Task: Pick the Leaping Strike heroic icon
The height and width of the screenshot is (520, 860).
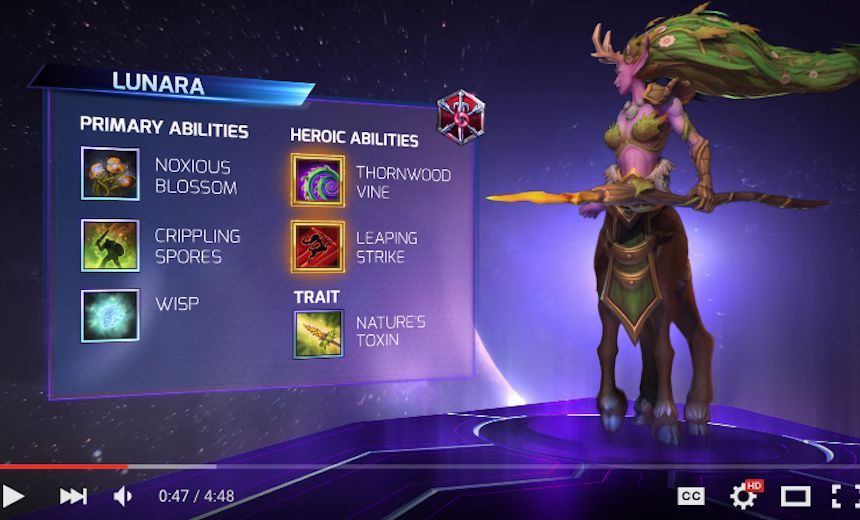Action: click(318, 247)
